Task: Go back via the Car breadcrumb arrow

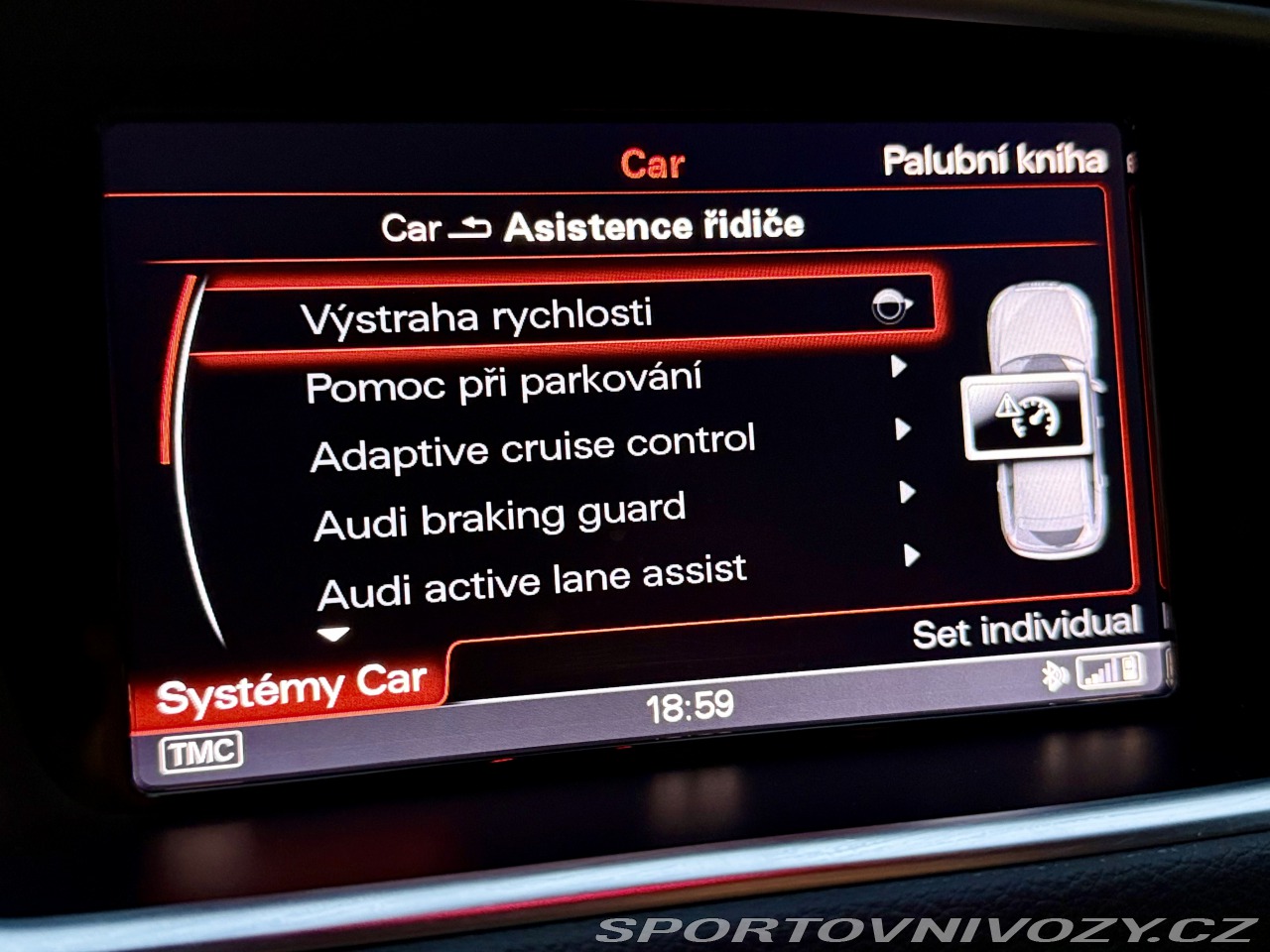Action: click(468, 228)
